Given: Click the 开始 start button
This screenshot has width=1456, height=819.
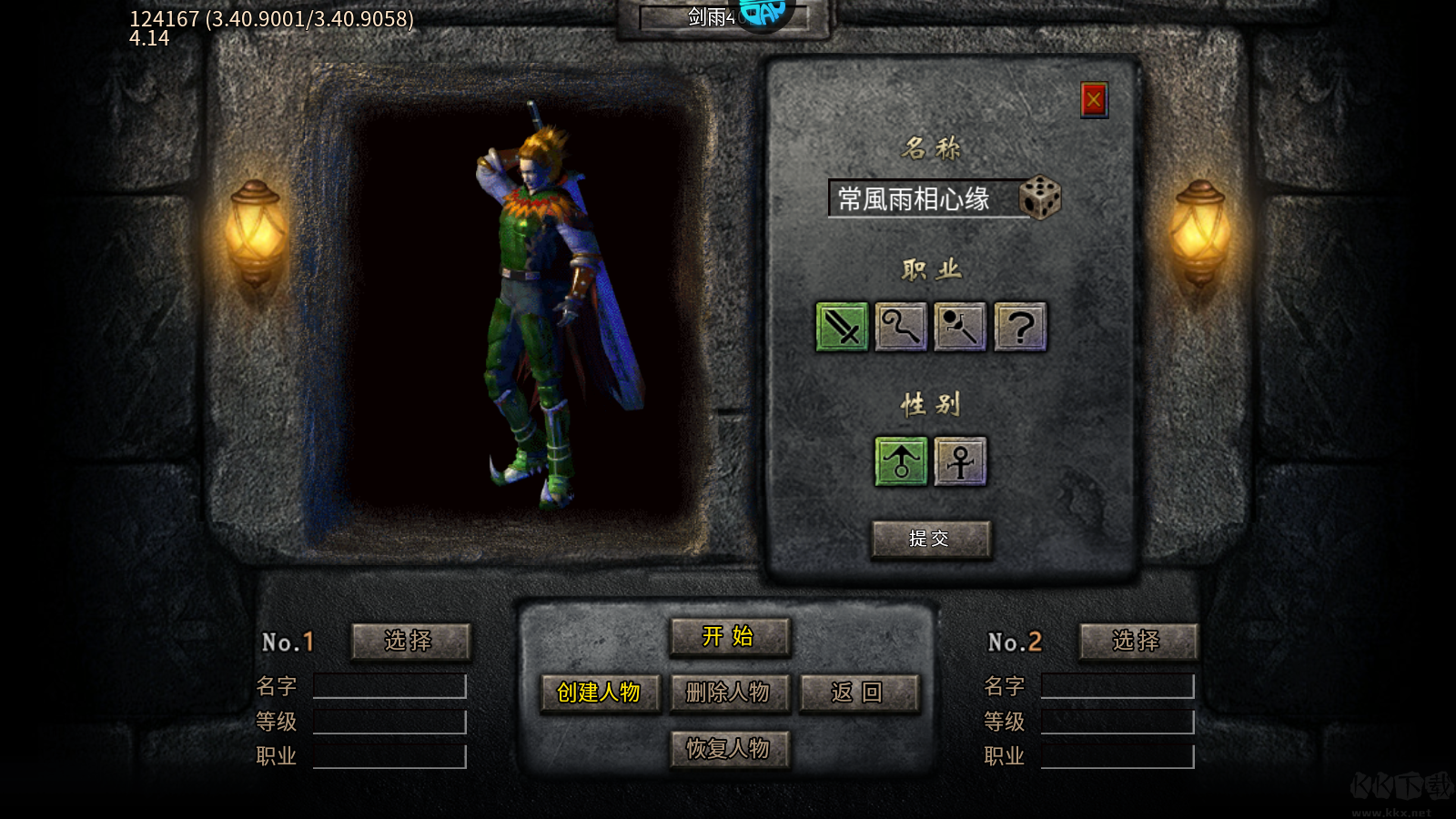Looking at the screenshot, I should coord(729,638).
